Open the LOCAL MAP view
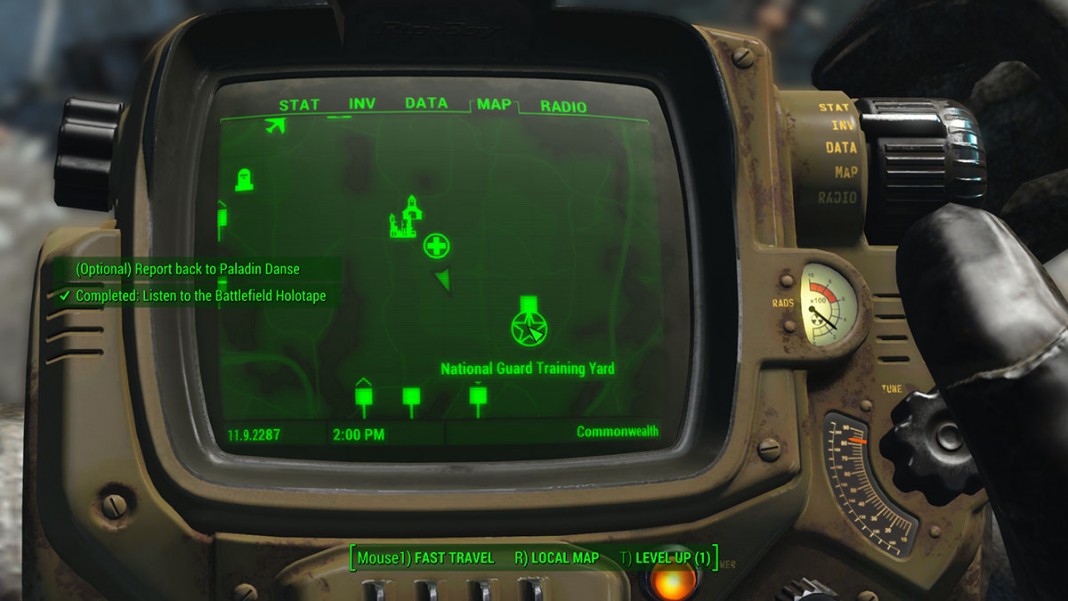This screenshot has height=601, width=1068. pyautogui.click(x=556, y=558)
